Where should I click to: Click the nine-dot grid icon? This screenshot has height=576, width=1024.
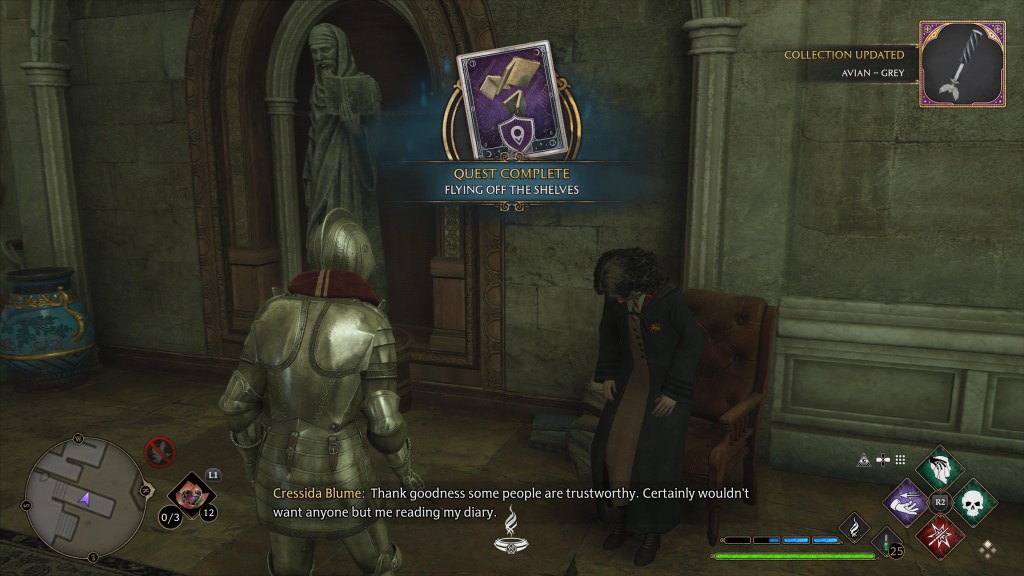pos(900,460)
